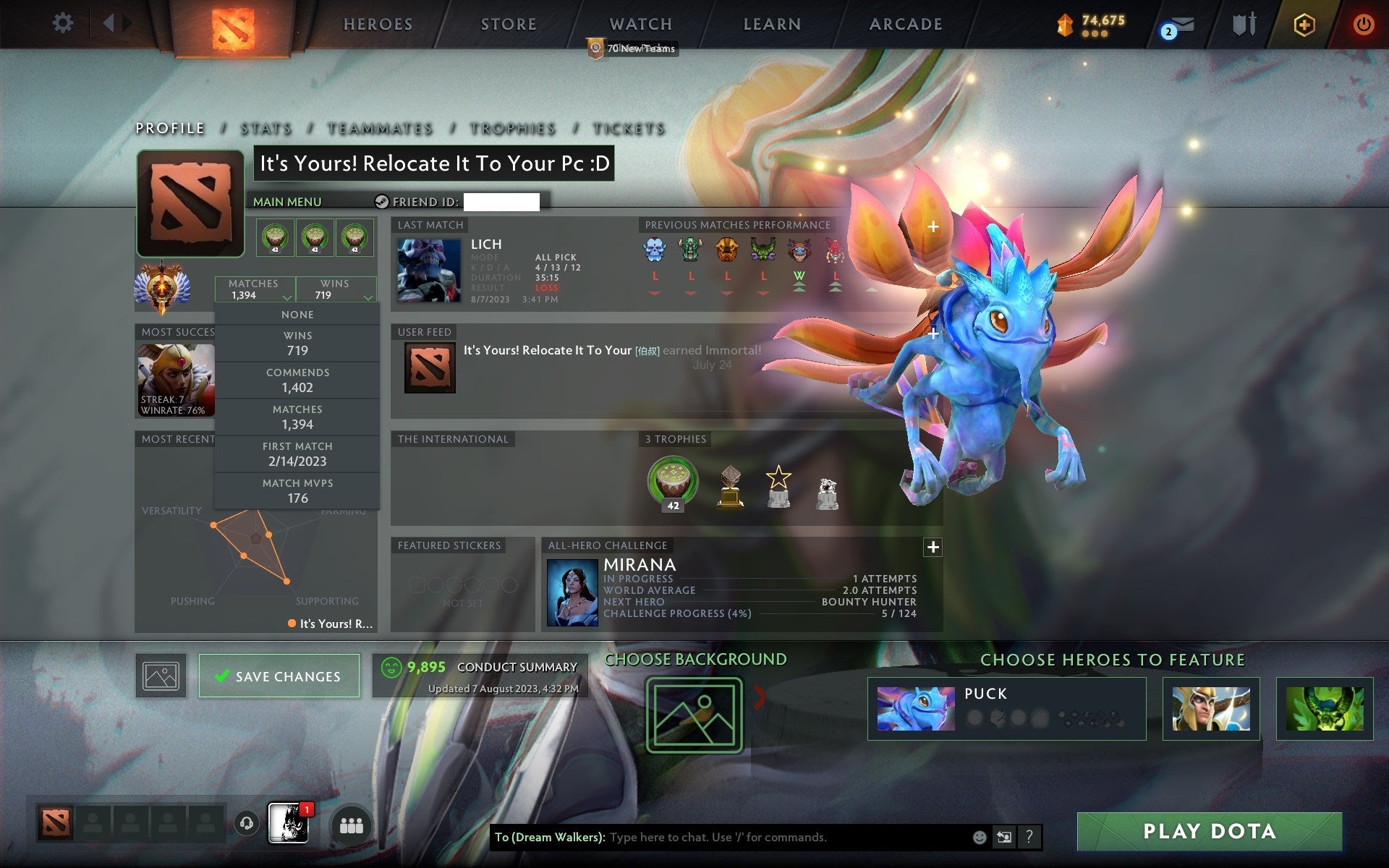Open the friends list icon
This screenshot has width=1389, height=868.
(350, 825)
